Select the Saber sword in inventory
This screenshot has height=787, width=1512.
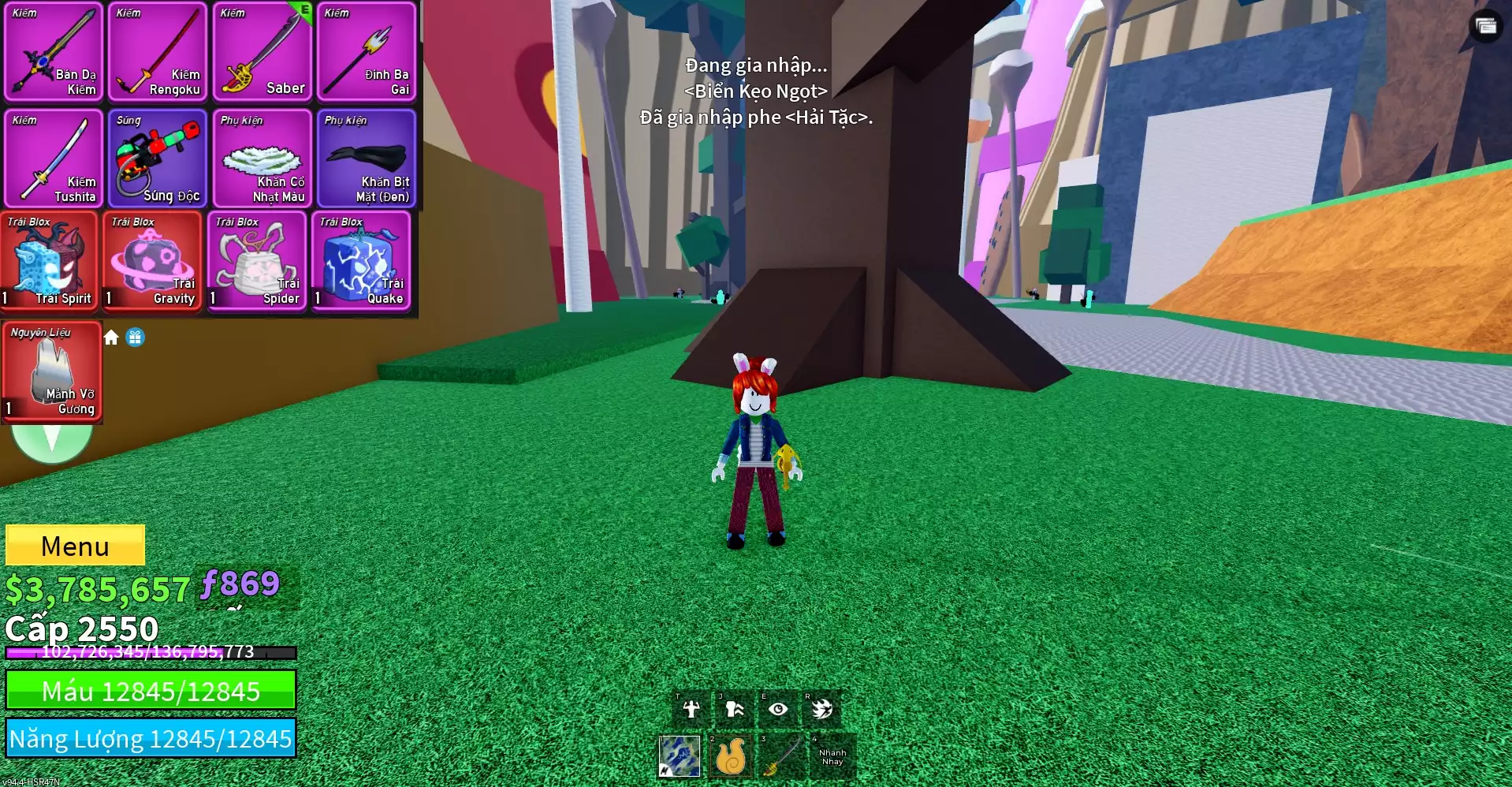coord(262,52)
